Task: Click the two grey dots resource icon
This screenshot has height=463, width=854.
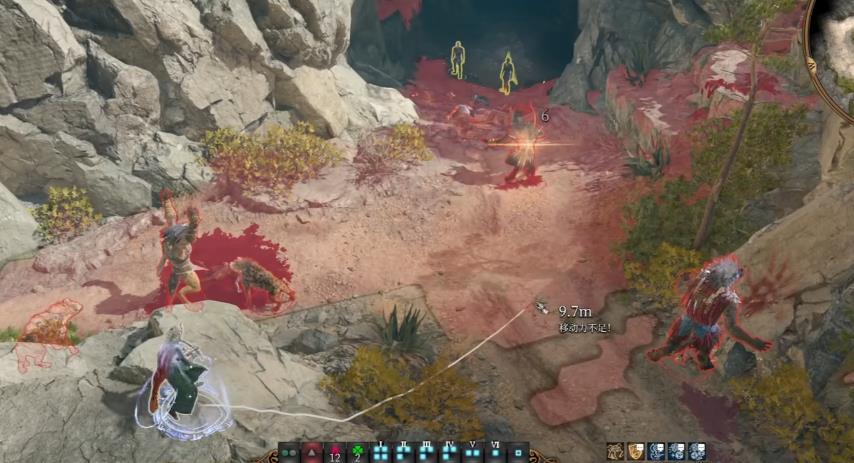Action: tap(289, 453)
